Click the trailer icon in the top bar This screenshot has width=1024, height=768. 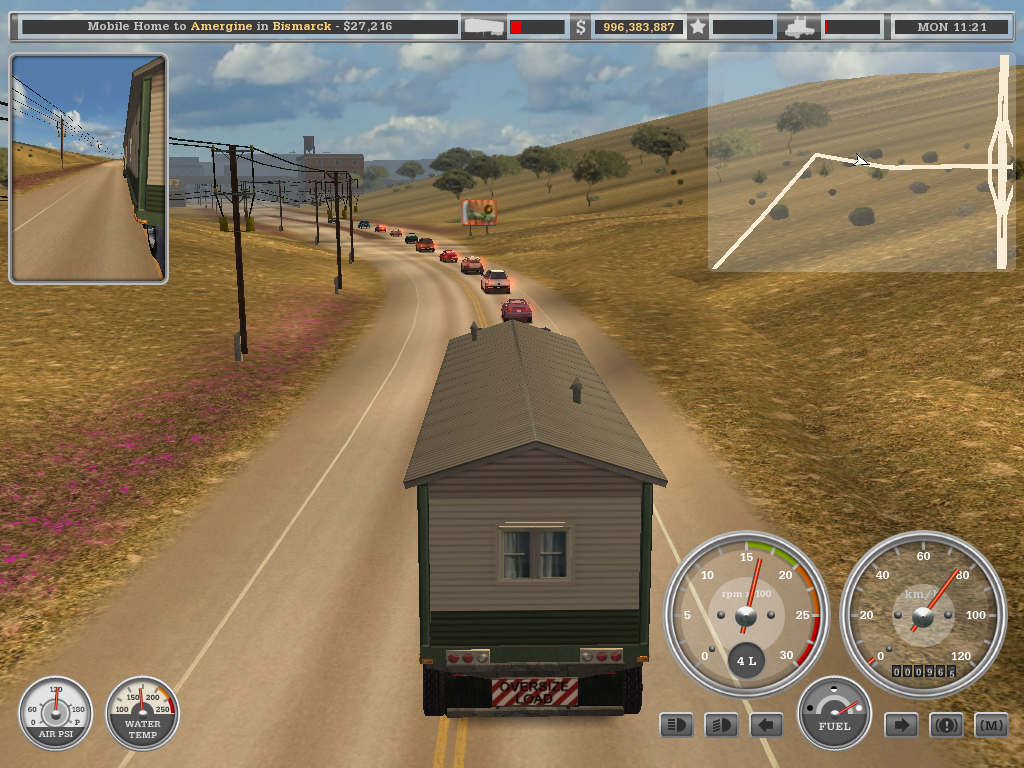[483, 28]
